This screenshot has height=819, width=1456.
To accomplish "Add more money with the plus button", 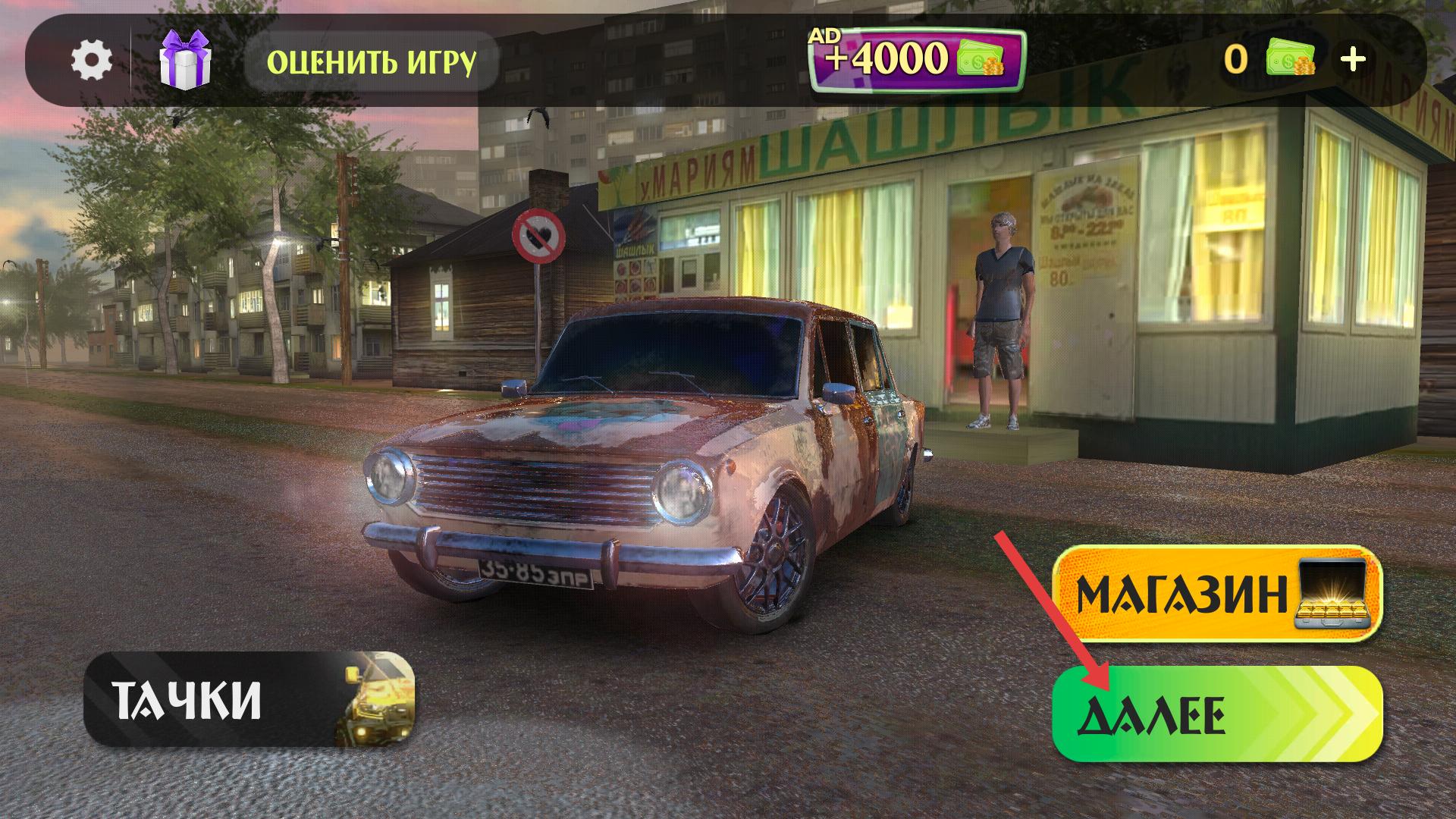I will [1354, 59].
